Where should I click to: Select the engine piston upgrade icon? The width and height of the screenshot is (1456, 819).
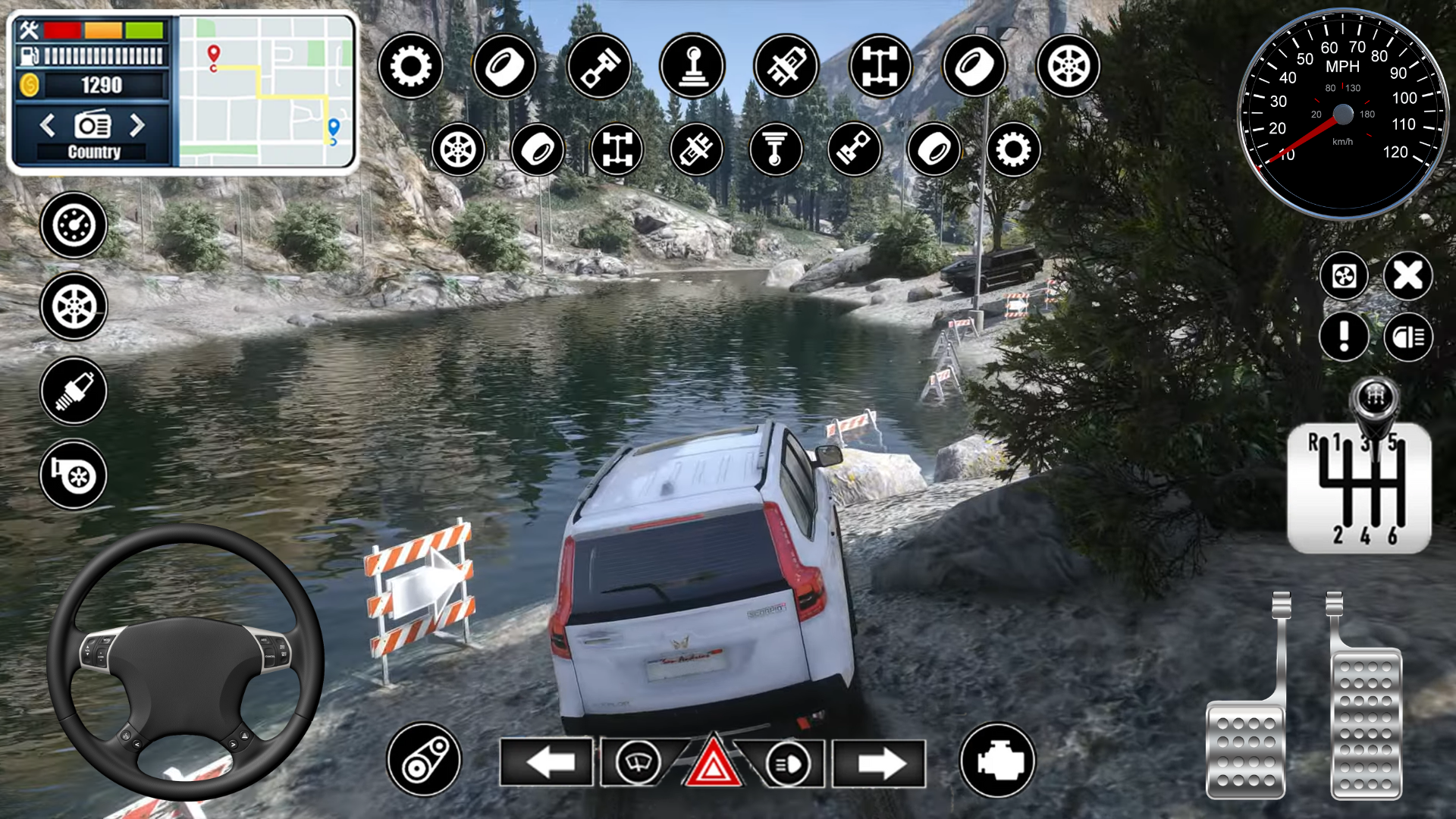(599, 67)
